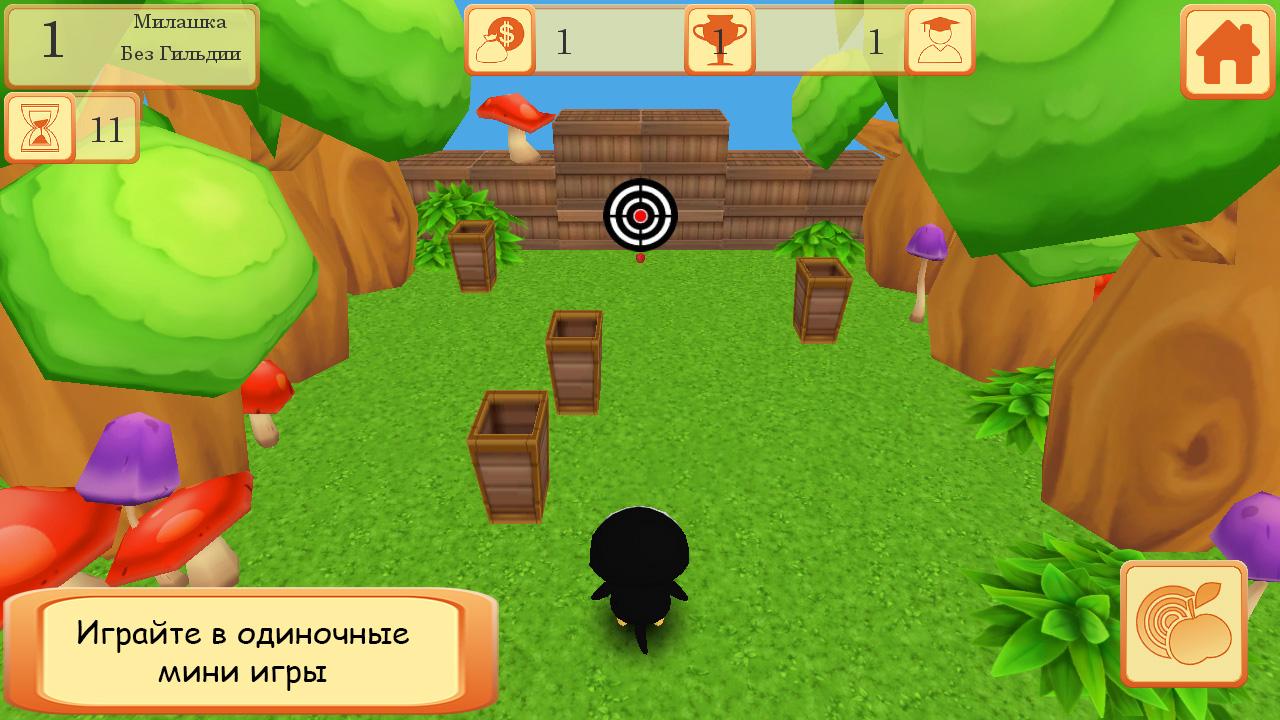Open the graduate student icon
Viewport: 1280px width, 720px height.
[939, 41]
